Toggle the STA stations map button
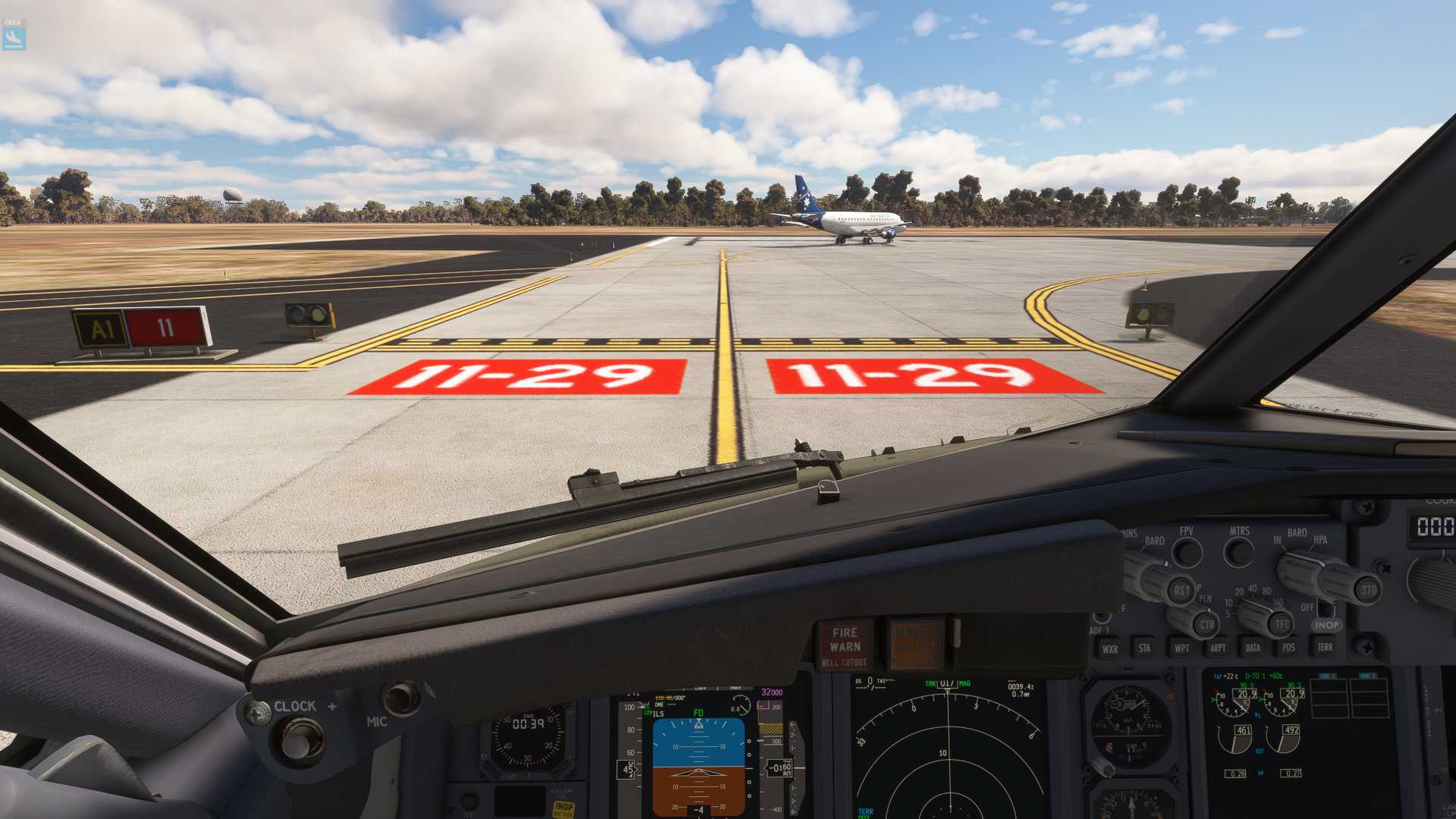 pos(1144,648)
